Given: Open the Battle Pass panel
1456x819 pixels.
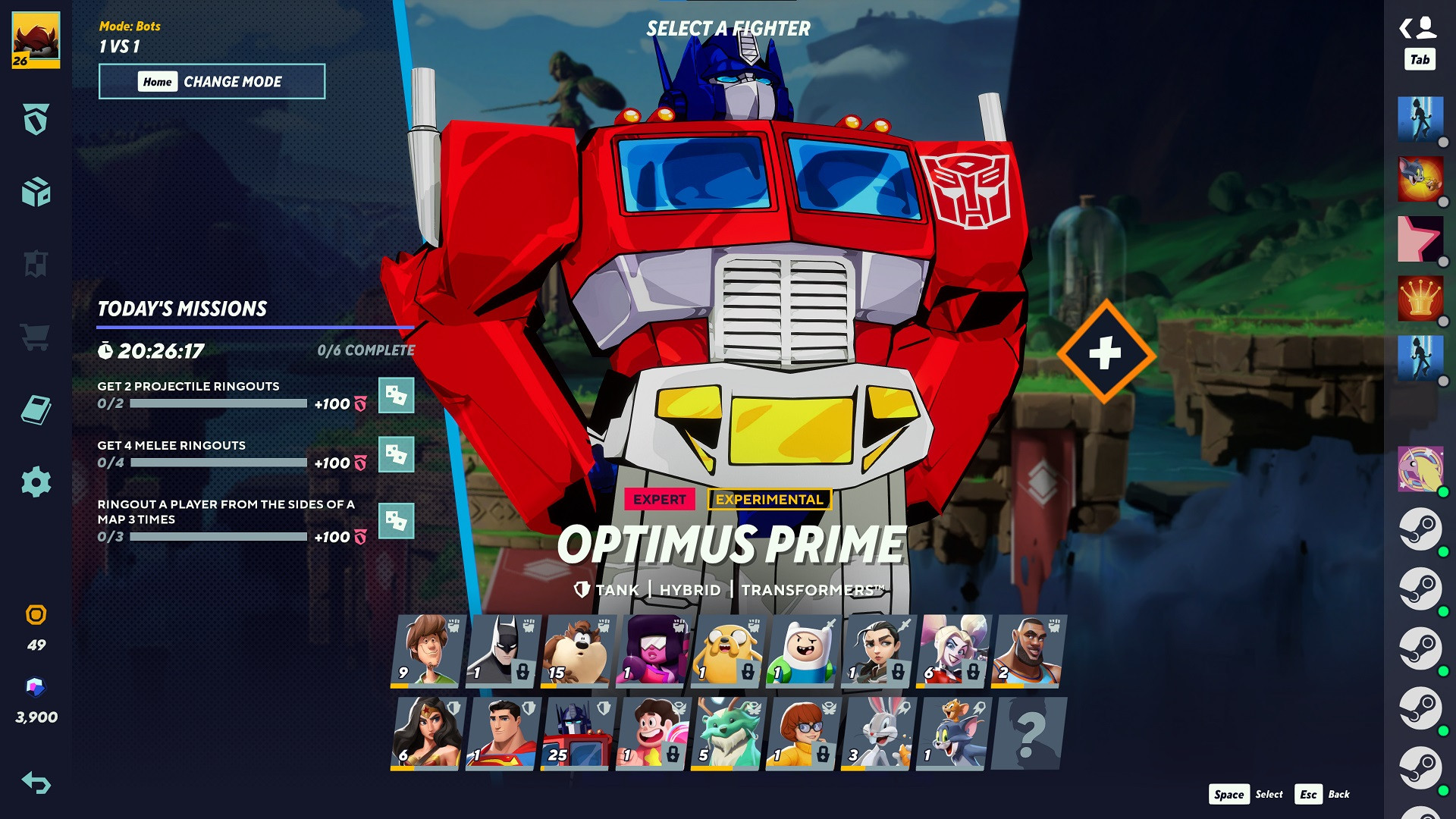Looking at the screenshot, I should click(34, 118).
